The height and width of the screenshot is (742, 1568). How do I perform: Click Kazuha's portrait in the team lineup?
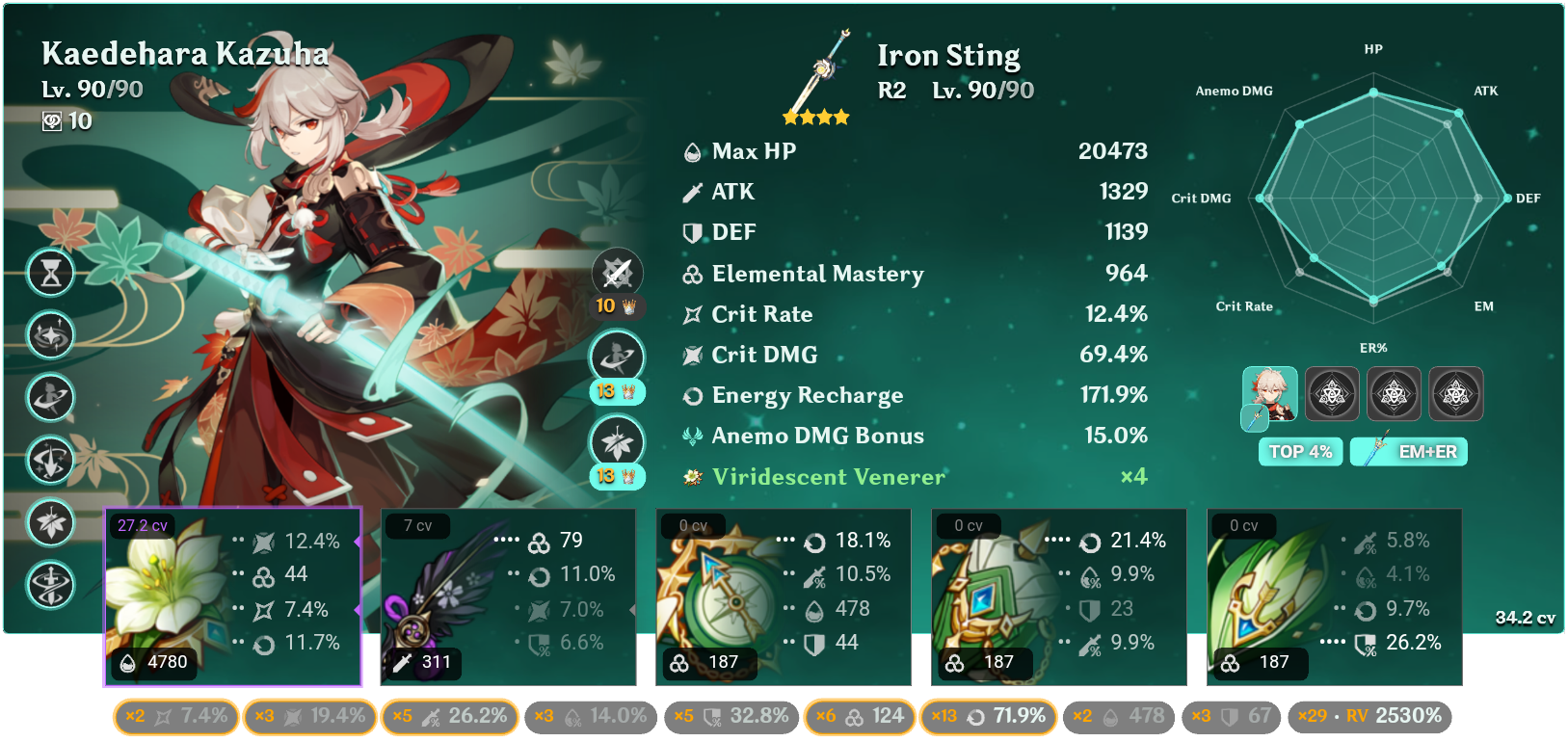pyautogui.click(x=1270, y=393)
